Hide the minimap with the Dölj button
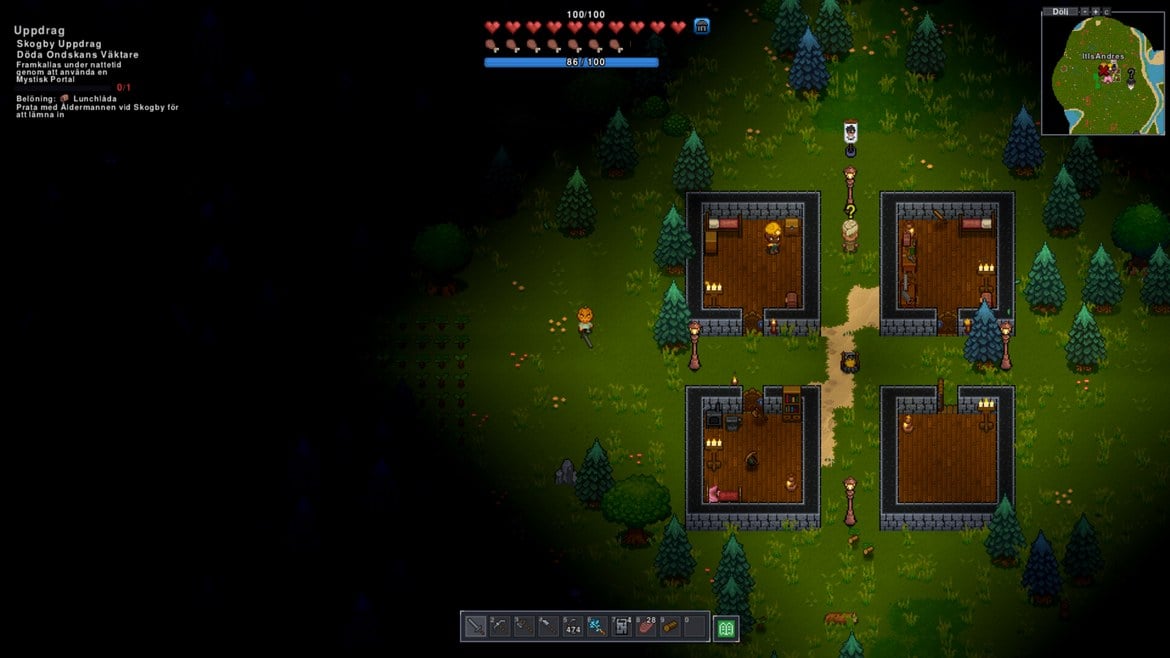This screenshot has width=1170, height=658. [x=1060, y=11]
